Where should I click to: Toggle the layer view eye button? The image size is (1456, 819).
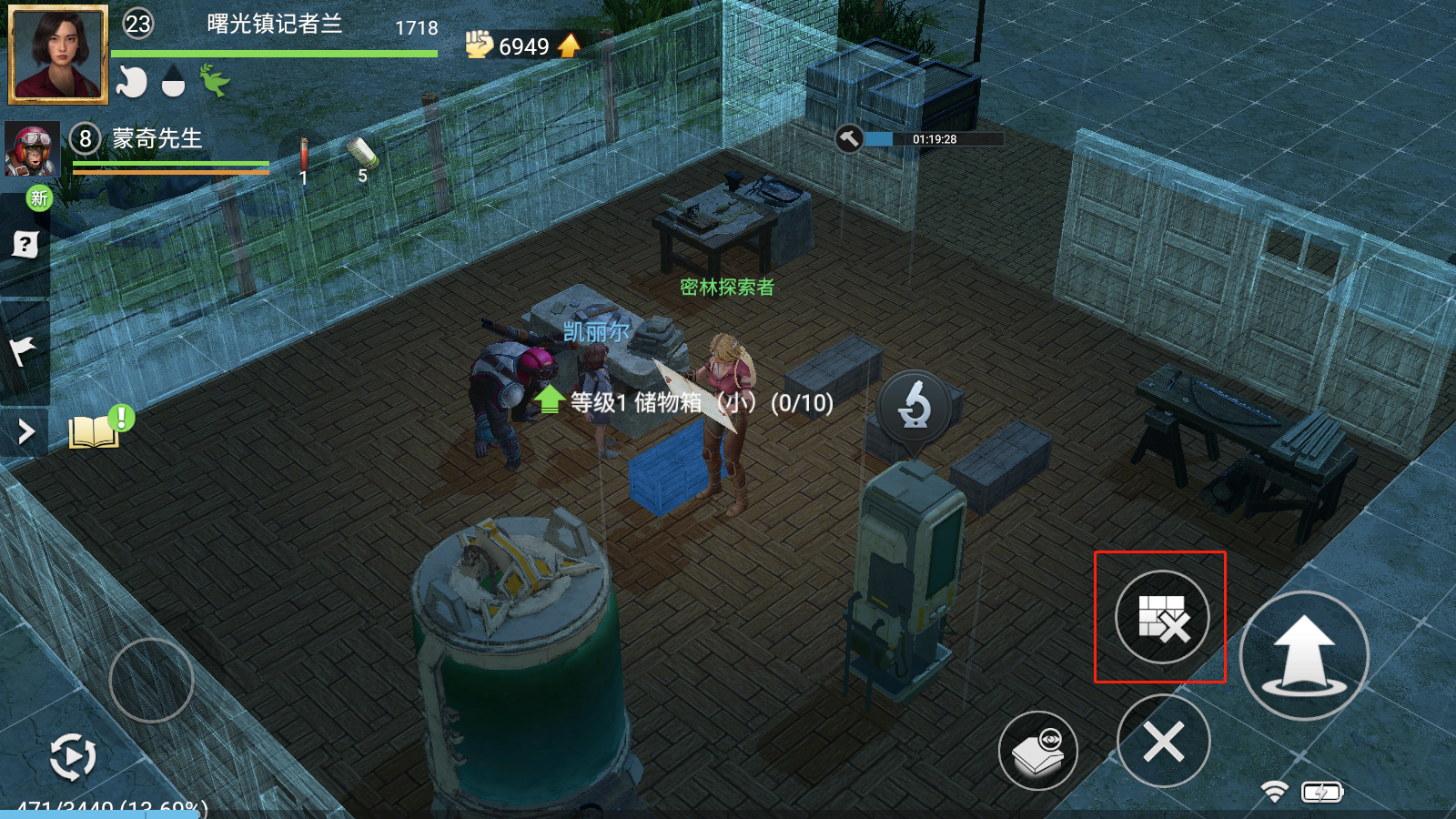[x=1037, y=752]
